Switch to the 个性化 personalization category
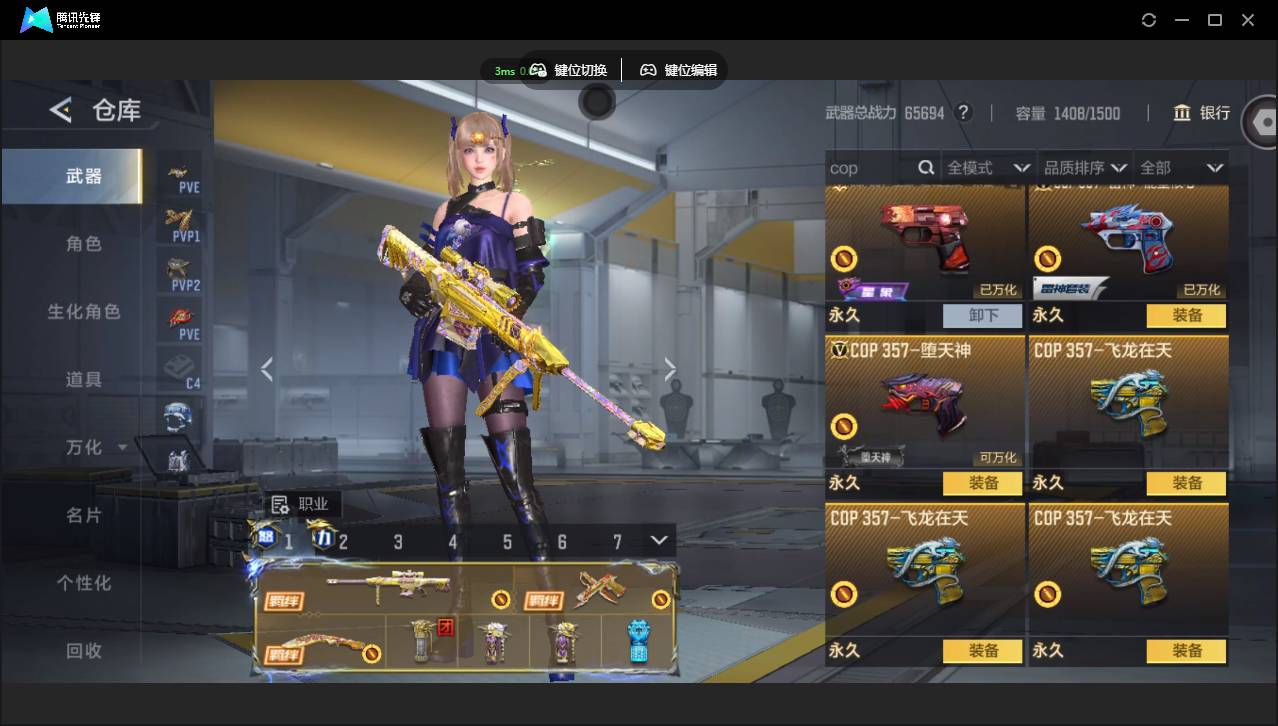 (84, 583)
